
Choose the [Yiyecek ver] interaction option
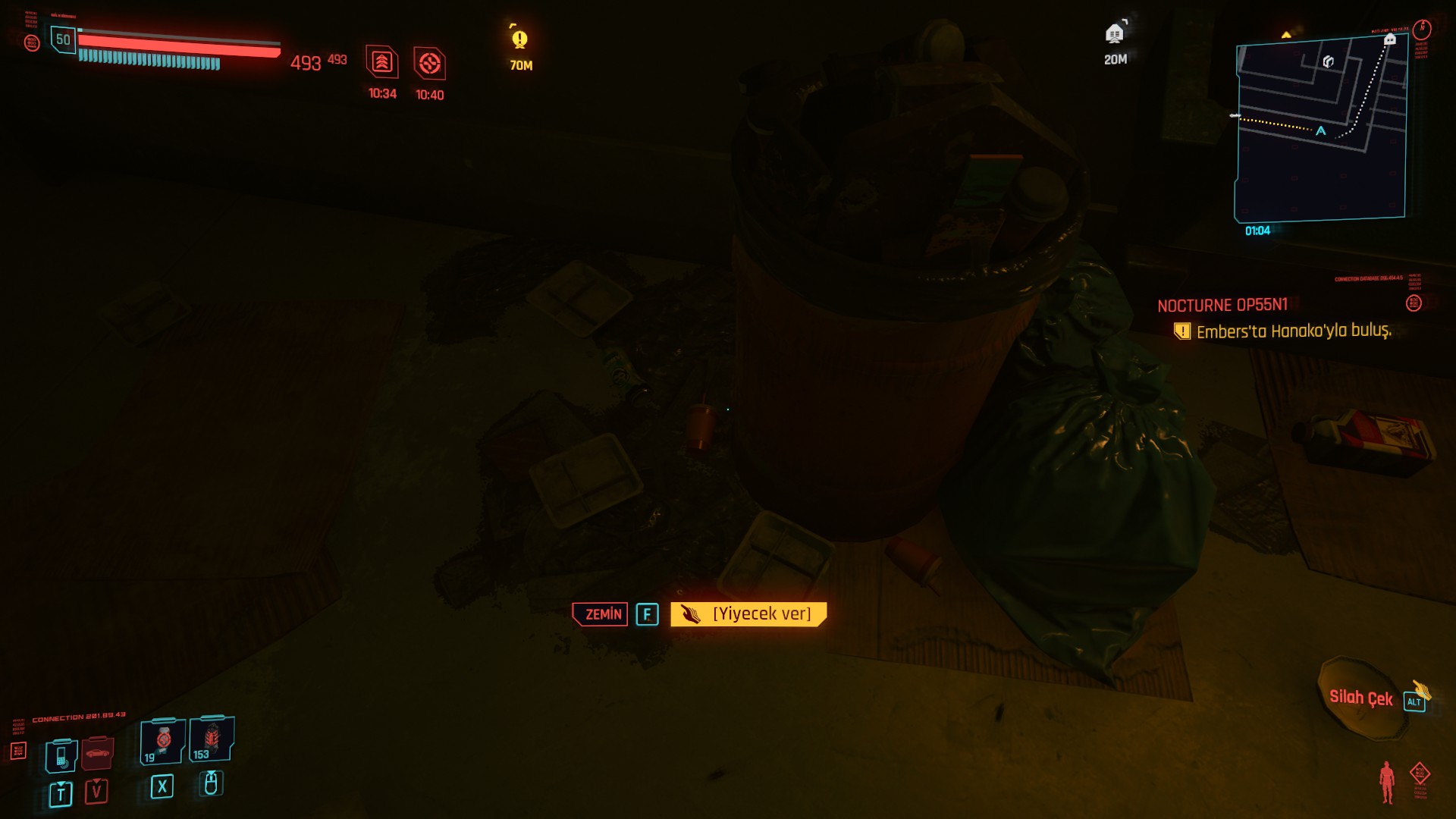pyautogui.click(x=748, y=613)
